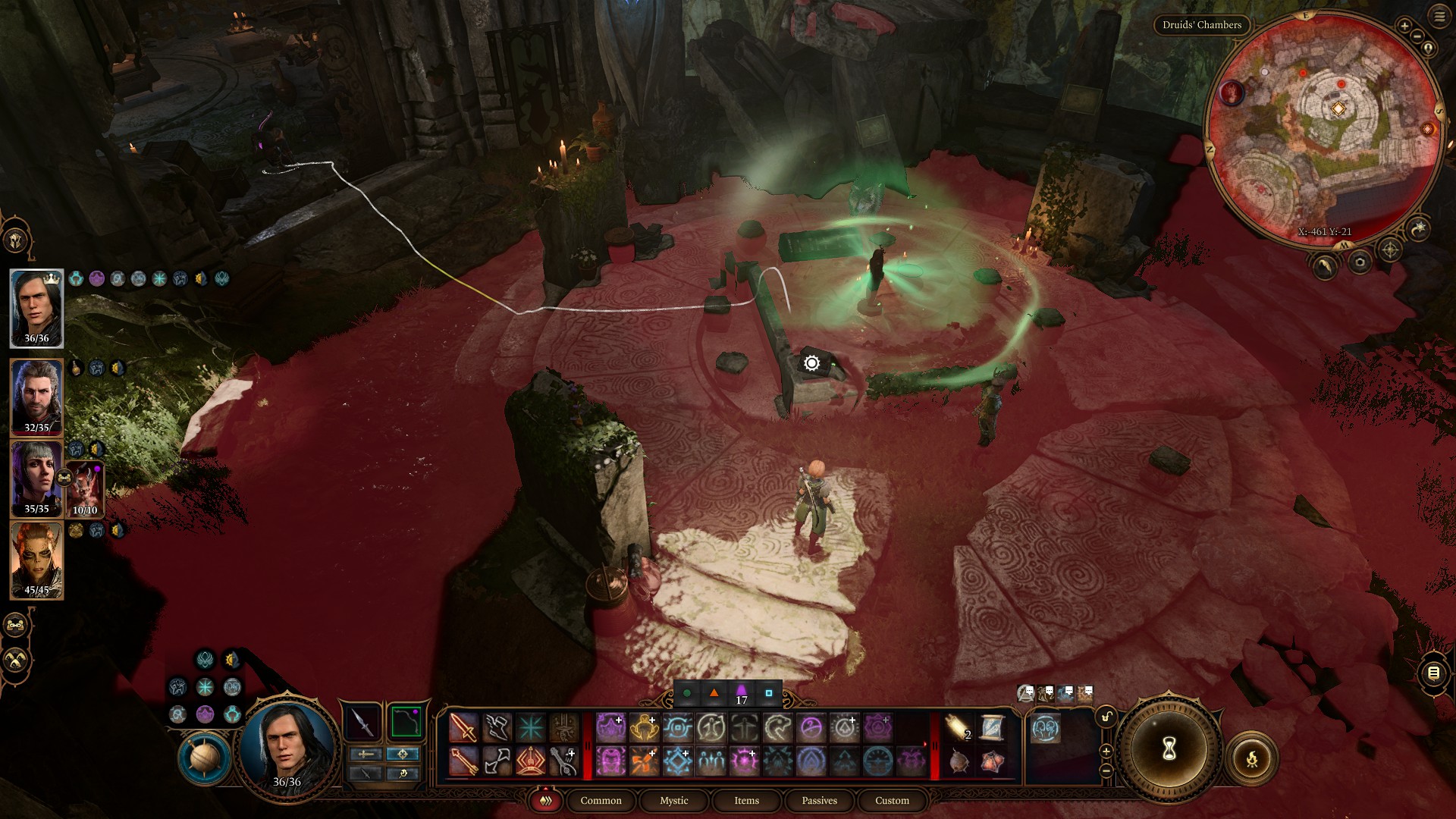
Task: Click the hourglass end turn button
Action: pos(1169,749)
